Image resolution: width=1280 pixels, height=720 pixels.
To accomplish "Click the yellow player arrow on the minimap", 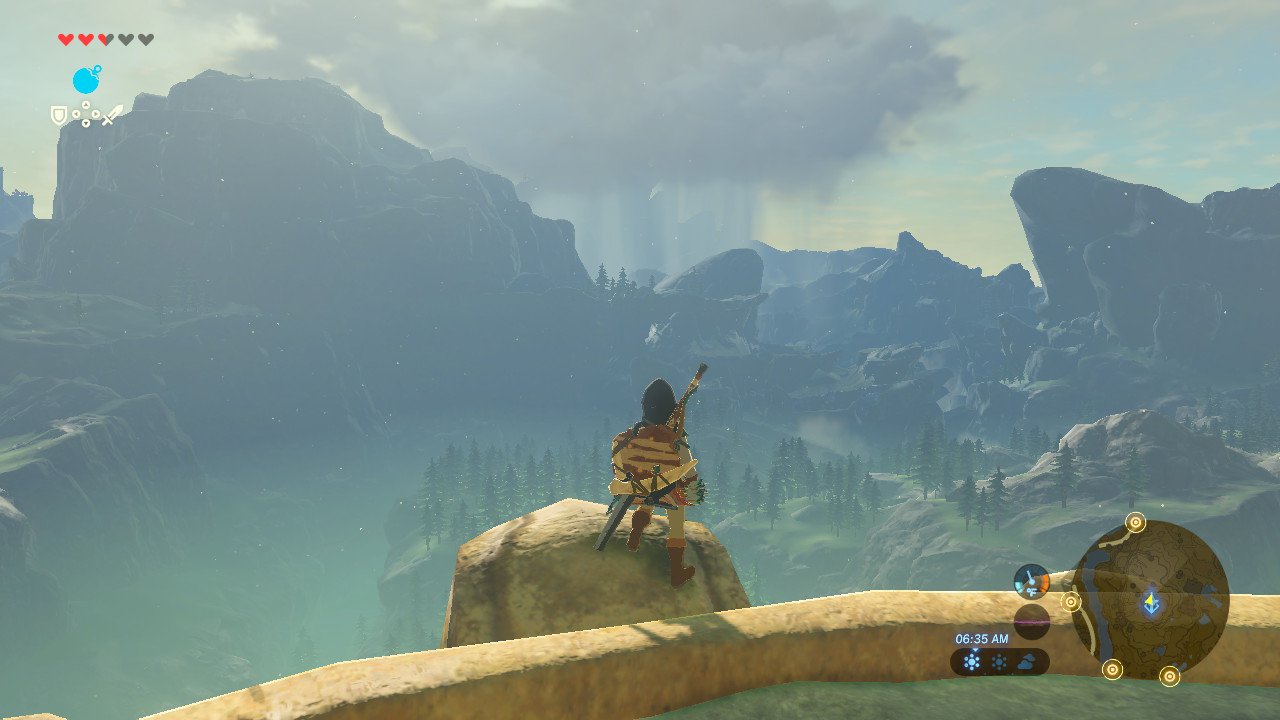I will pos(1152,602).
